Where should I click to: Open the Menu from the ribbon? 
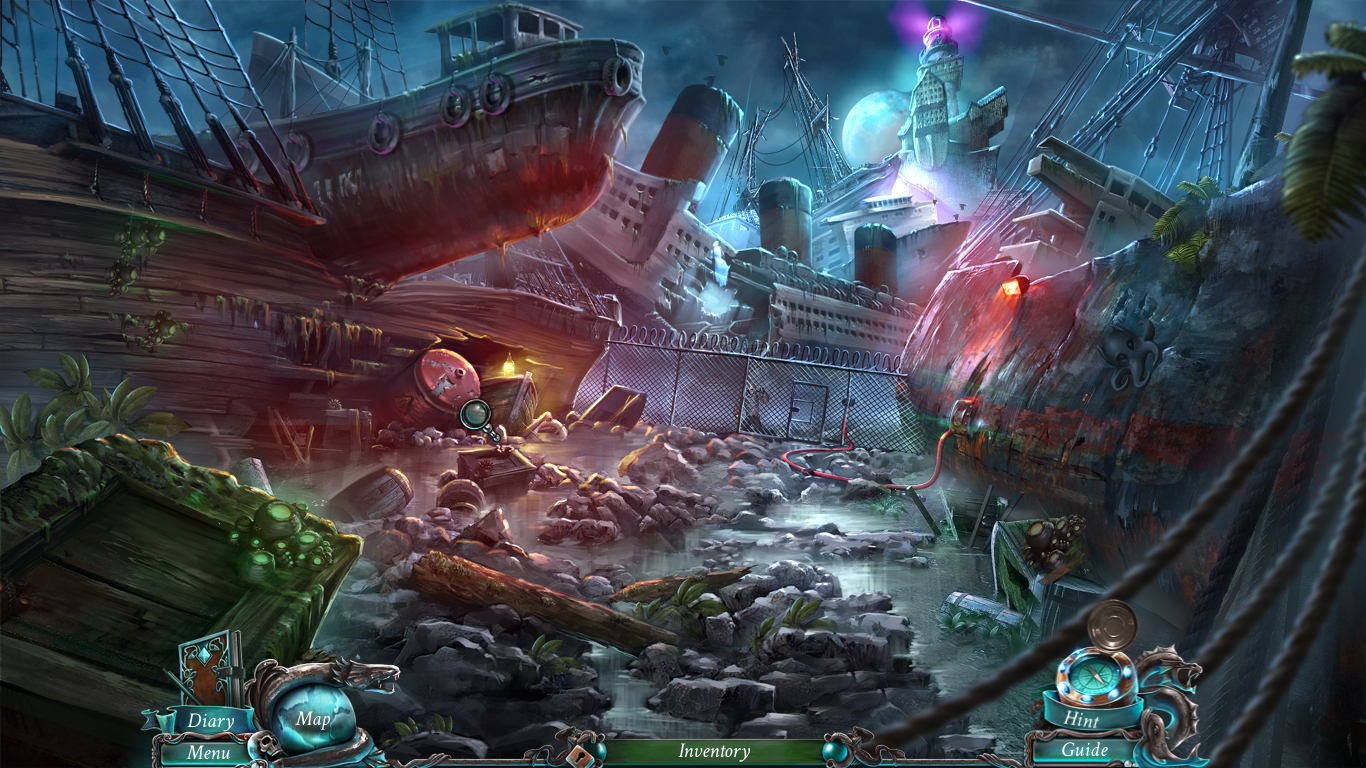210,752
